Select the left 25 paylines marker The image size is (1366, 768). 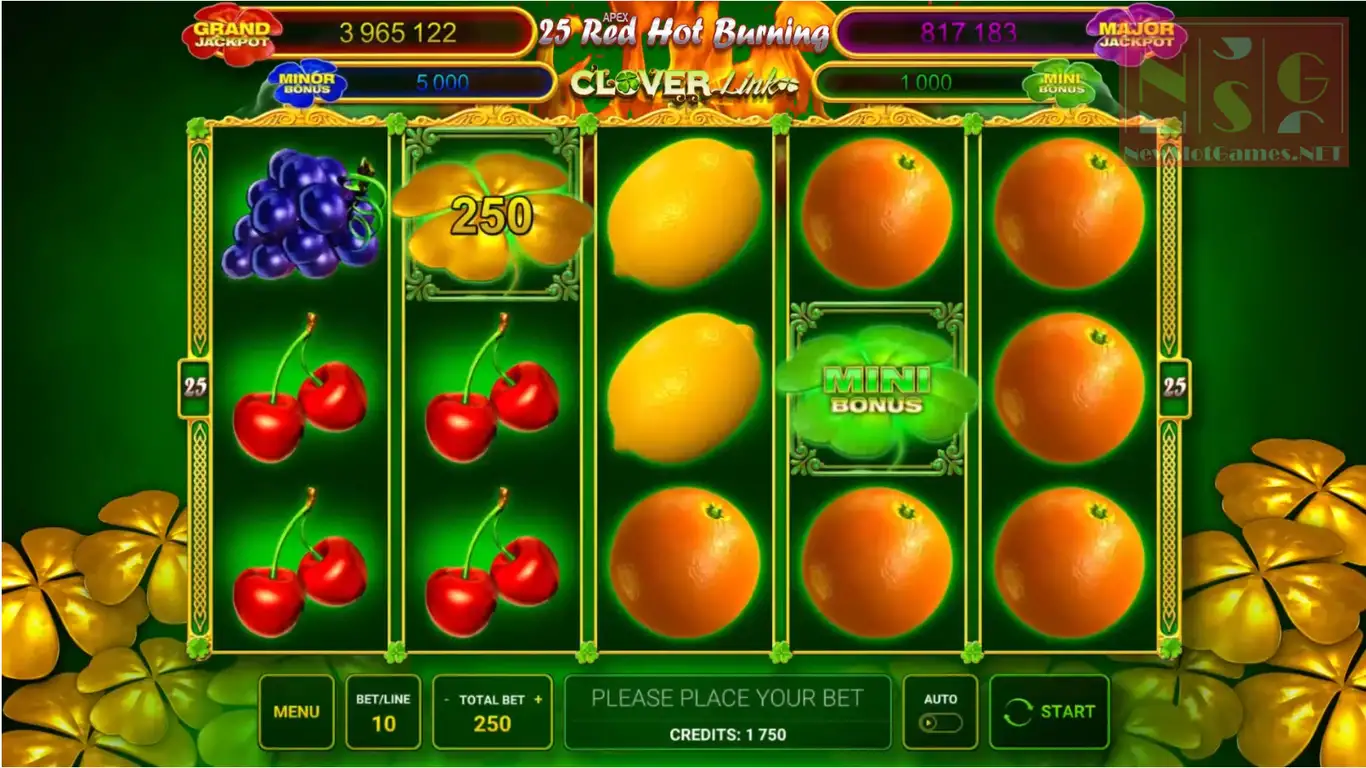[x=195, y=387]
